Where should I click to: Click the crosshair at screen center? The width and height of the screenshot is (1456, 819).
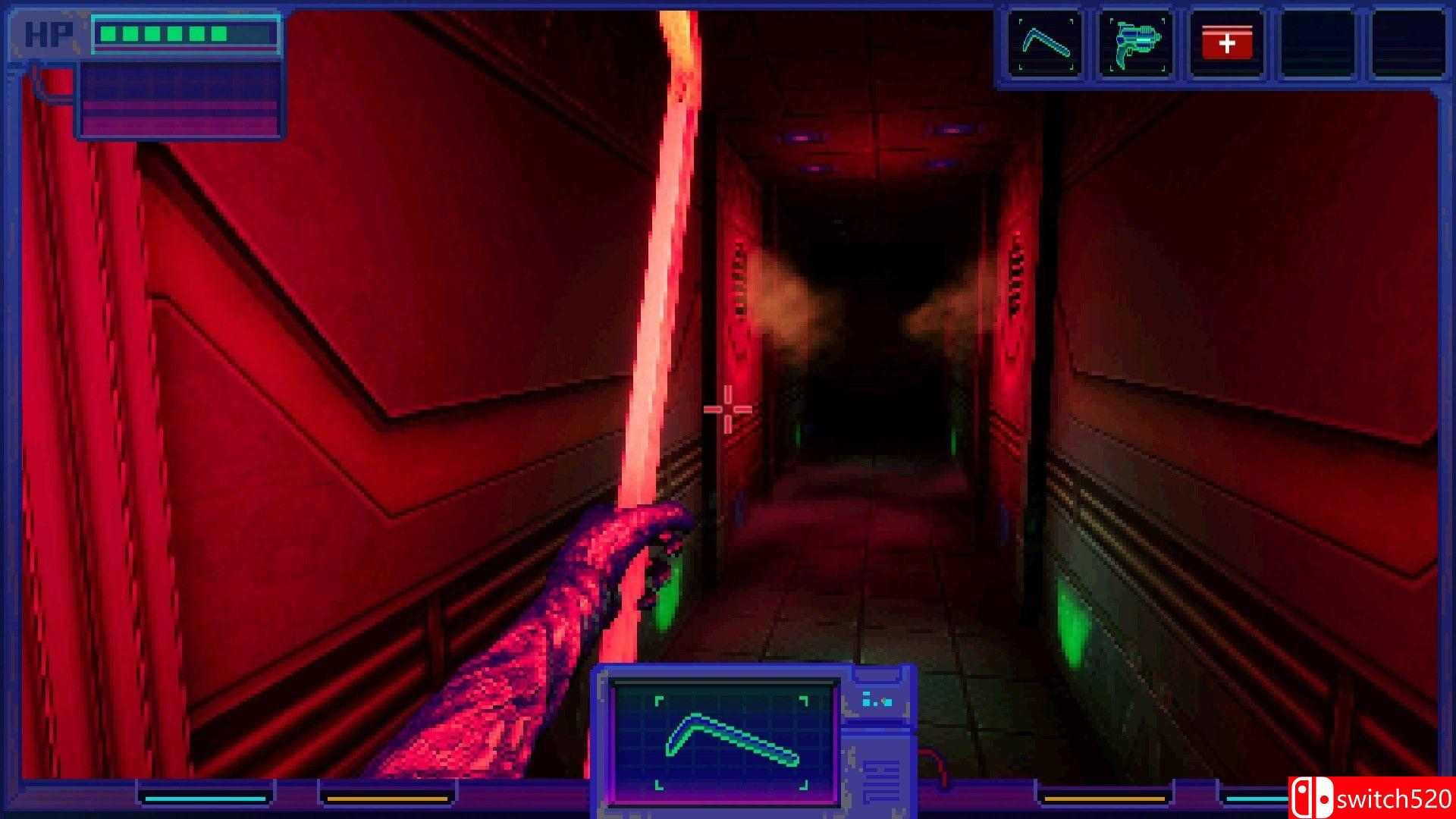[x=726, y=409]
